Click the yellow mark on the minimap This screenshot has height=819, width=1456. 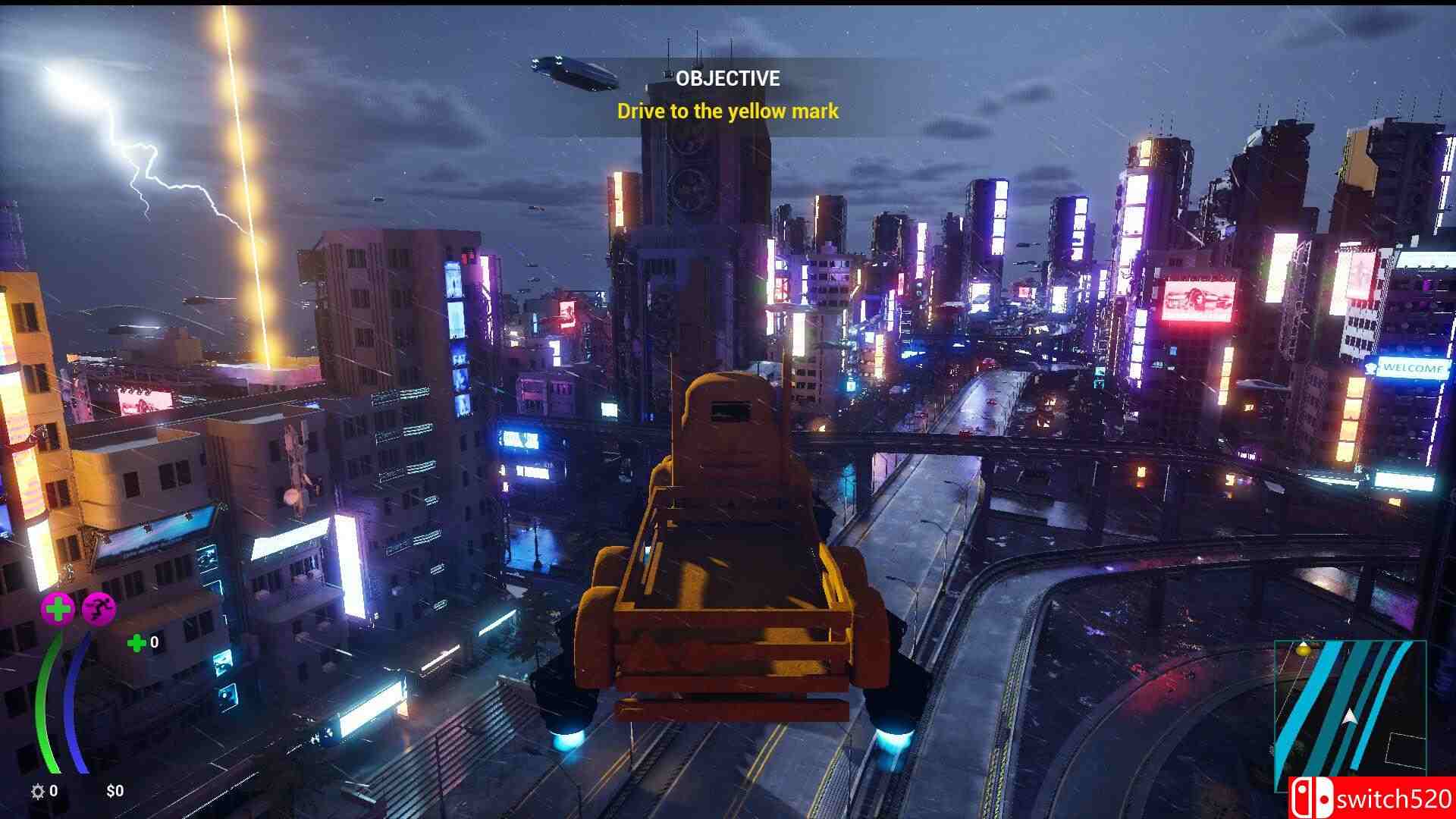[1304, 649]
